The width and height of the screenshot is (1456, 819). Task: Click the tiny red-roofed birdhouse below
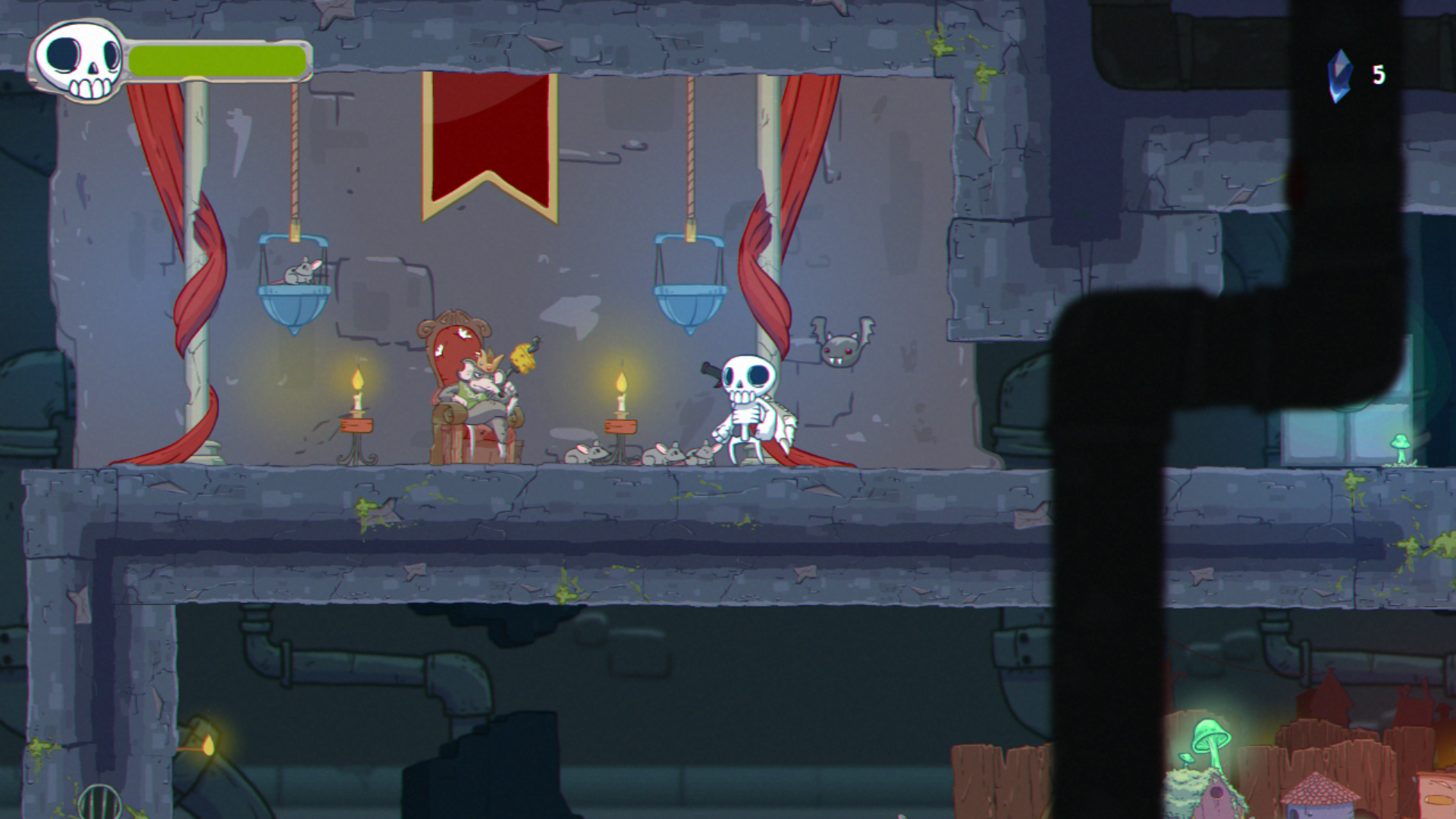coord(1319,796)
